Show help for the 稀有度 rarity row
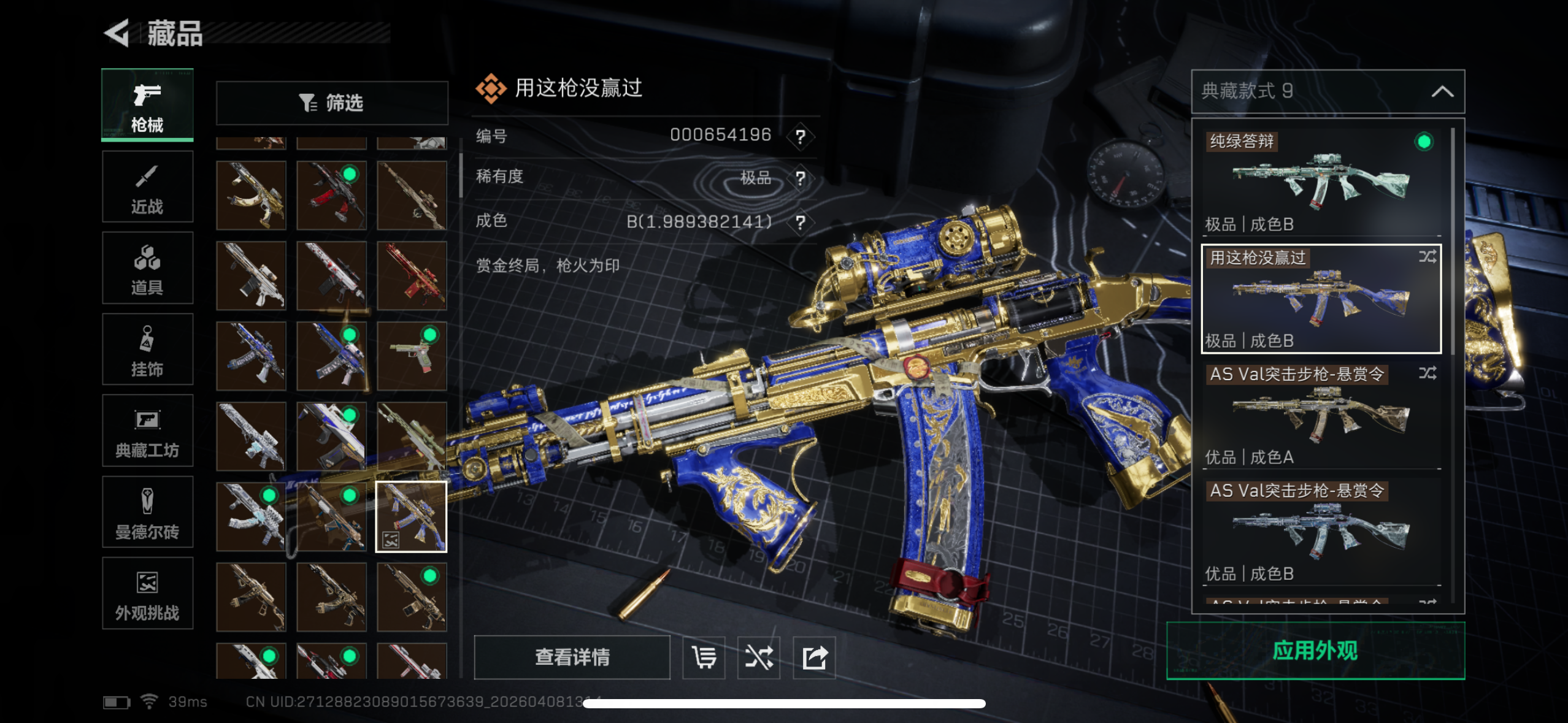Image resolution: width=1568 pixels, height=723 pixels. click(800, 178)
